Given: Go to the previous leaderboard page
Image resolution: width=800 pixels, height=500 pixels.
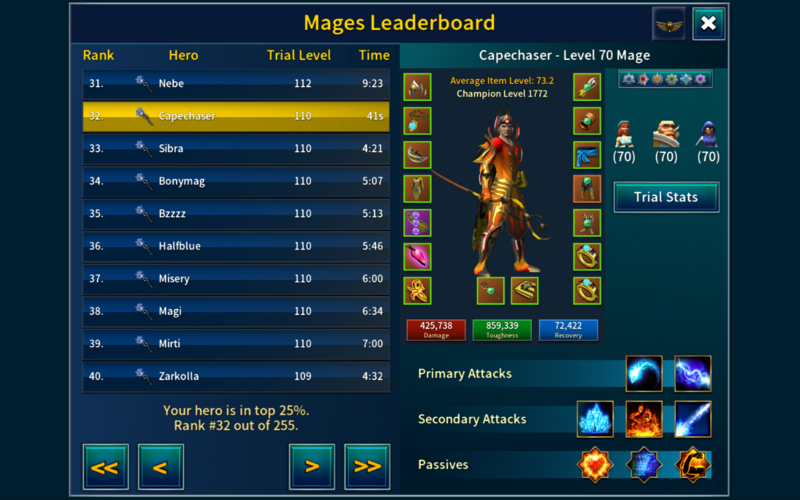Looking at the screenshot, I should pyautogui.click(x=159, y=466).
